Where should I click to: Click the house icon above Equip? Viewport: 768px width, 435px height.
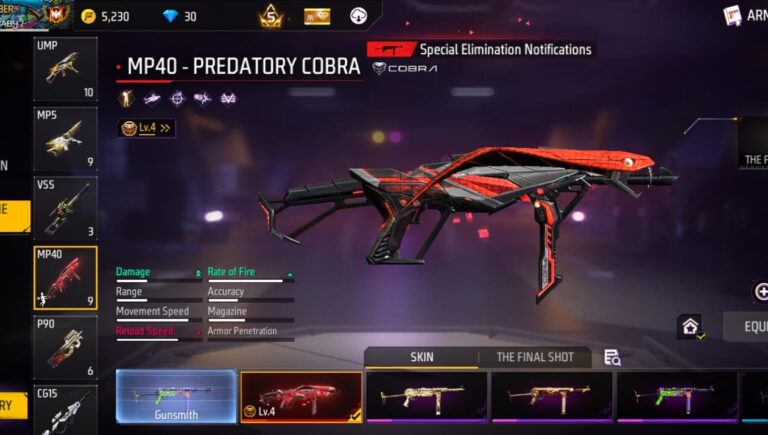pos(689,326)
